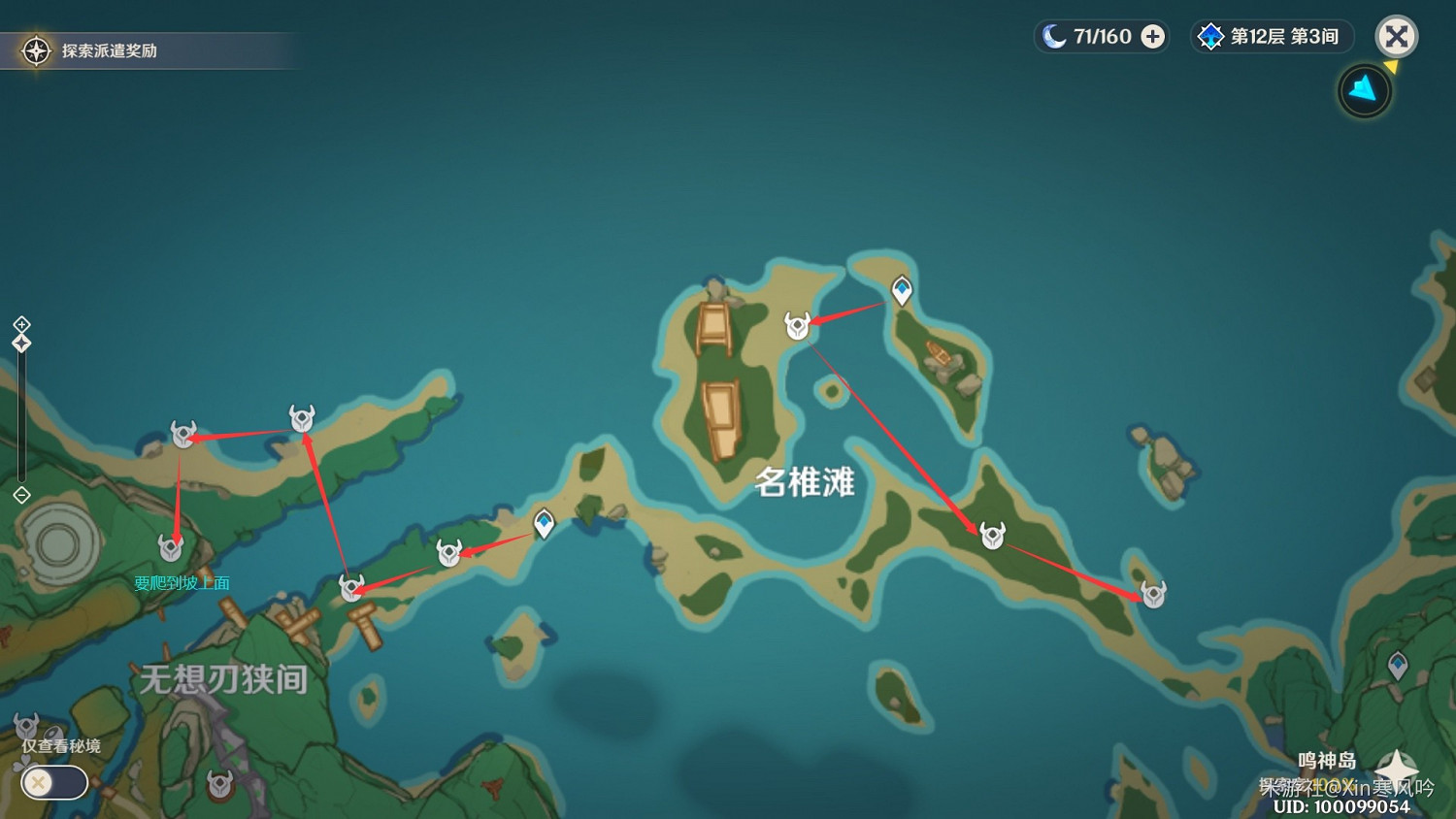
Task: Select the teleport waypoint on the northern island
Action: click(902, 288)
